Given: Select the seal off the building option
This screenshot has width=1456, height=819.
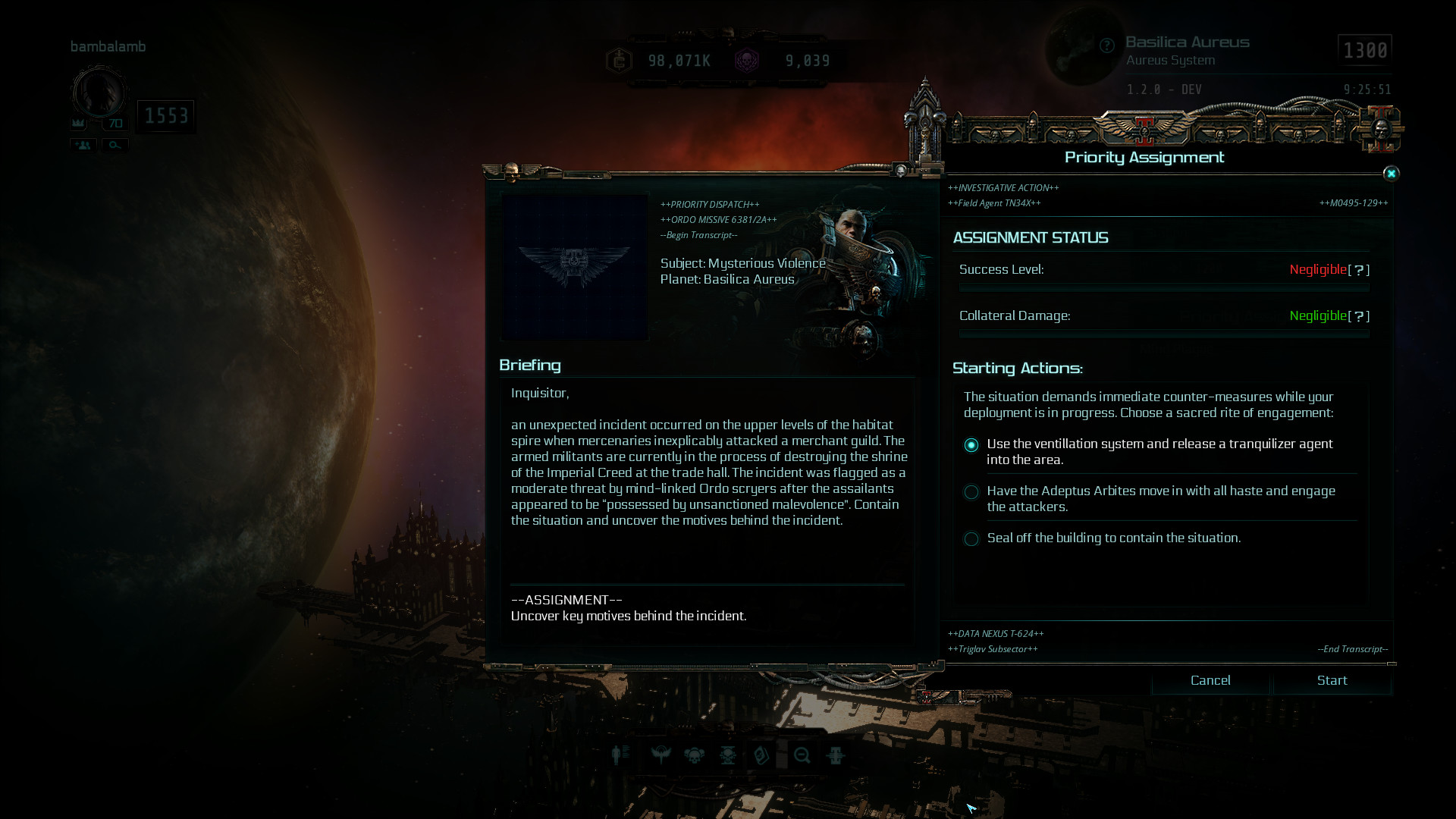Looking at the screenshot, I should tap(971, 538).
